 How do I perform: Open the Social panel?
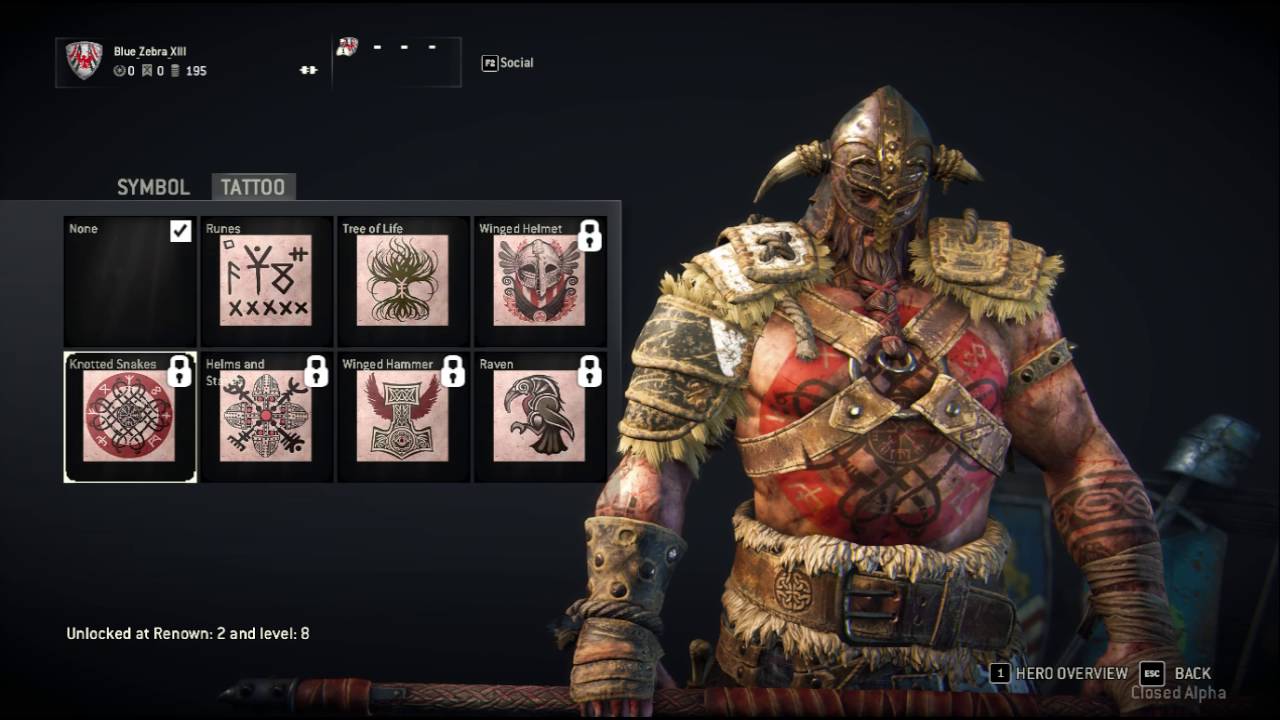508,62
